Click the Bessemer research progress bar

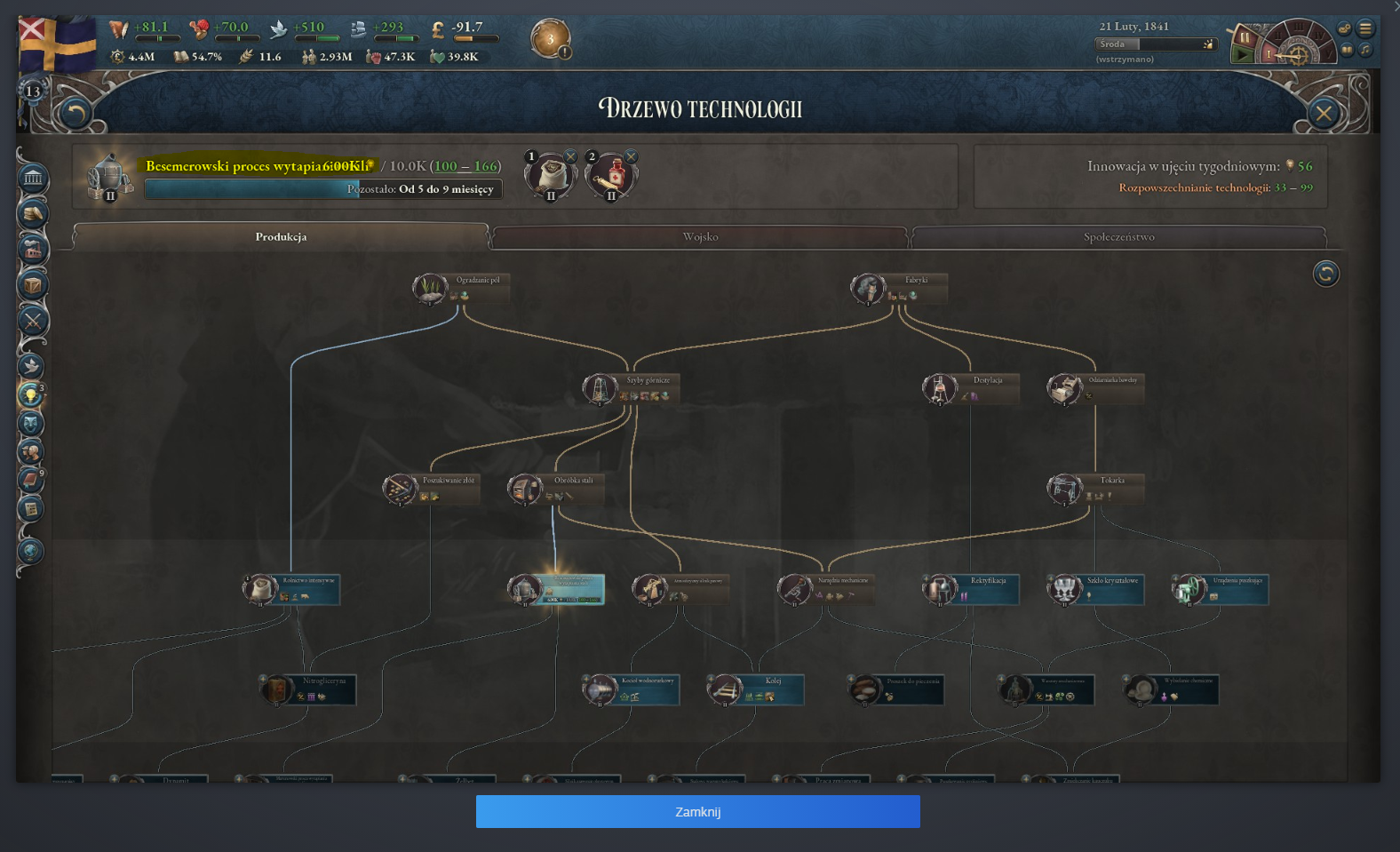coord(322,188)
